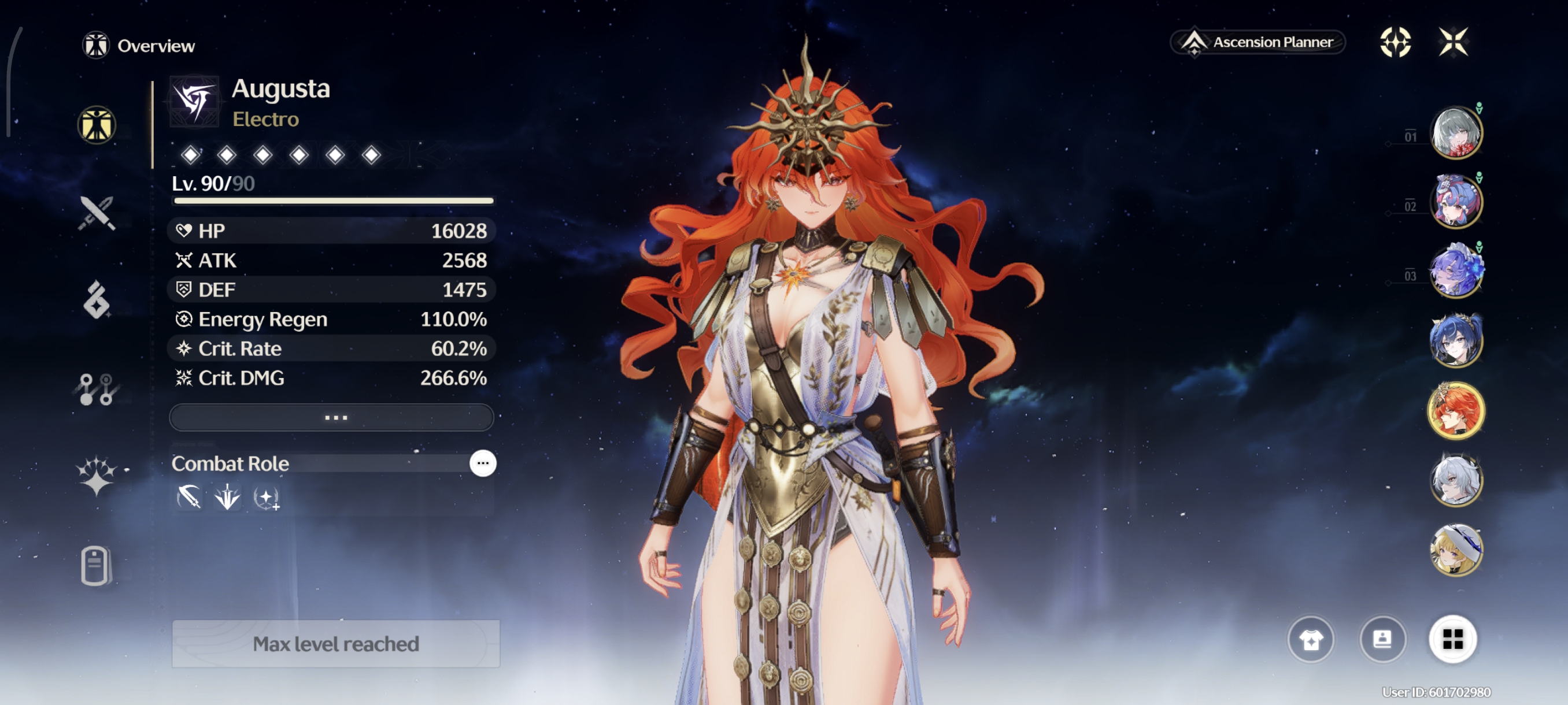Expand the stats list with the ellipsis bar
This screenshot has height=705, width=1568.
[332, 417]
